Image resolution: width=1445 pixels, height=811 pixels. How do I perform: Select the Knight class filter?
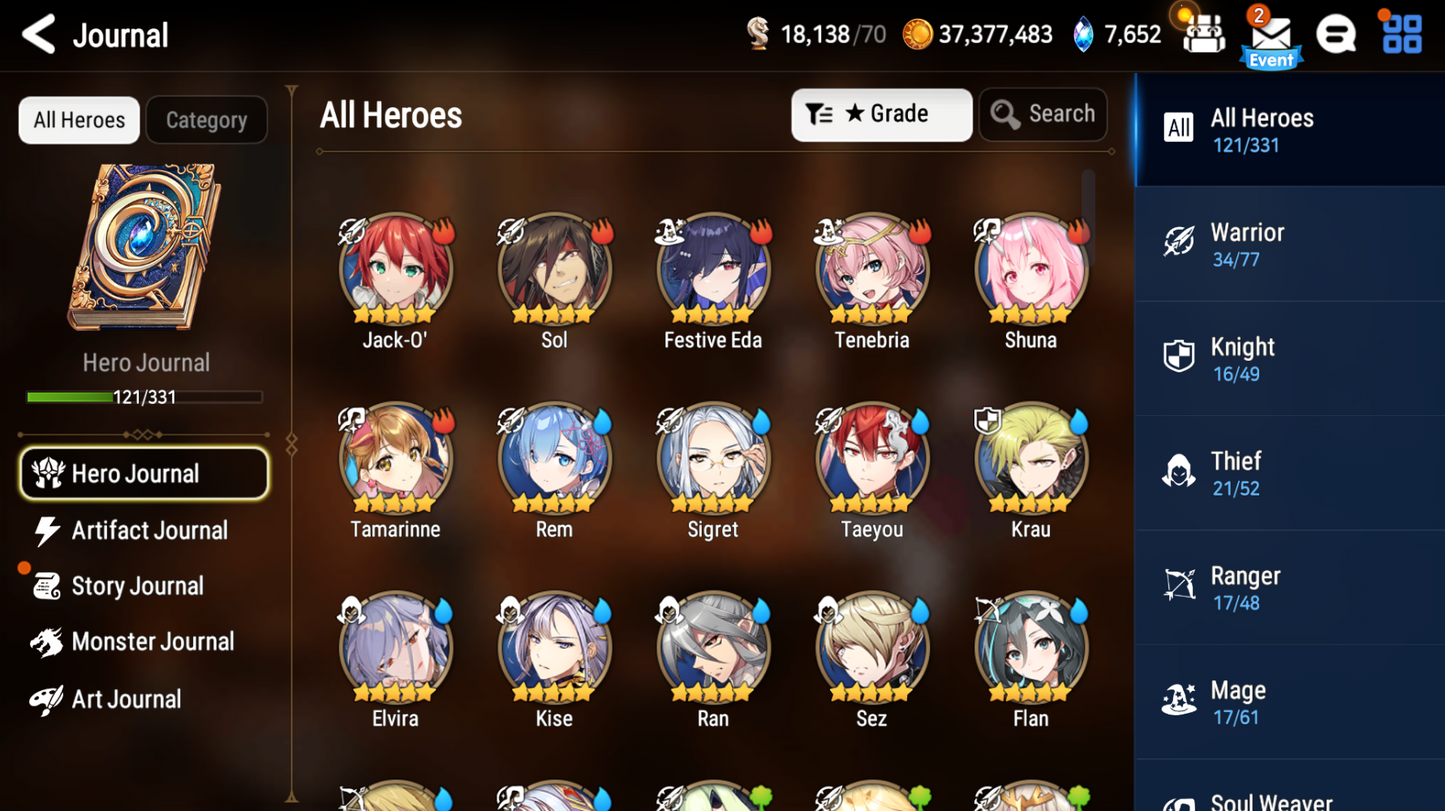tap(1289, 357)
